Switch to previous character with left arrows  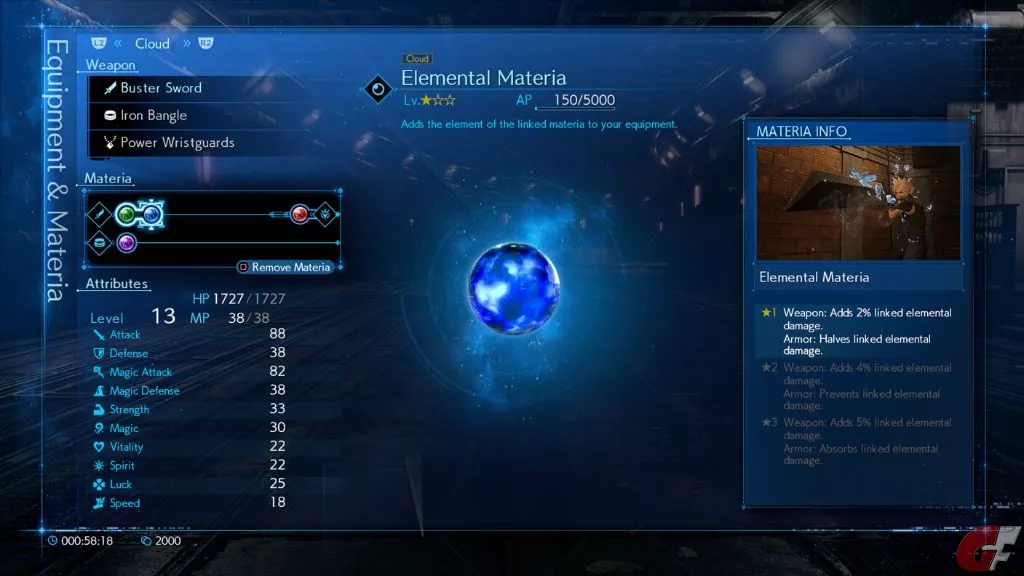pyautogui.click(x=118, y=44)
